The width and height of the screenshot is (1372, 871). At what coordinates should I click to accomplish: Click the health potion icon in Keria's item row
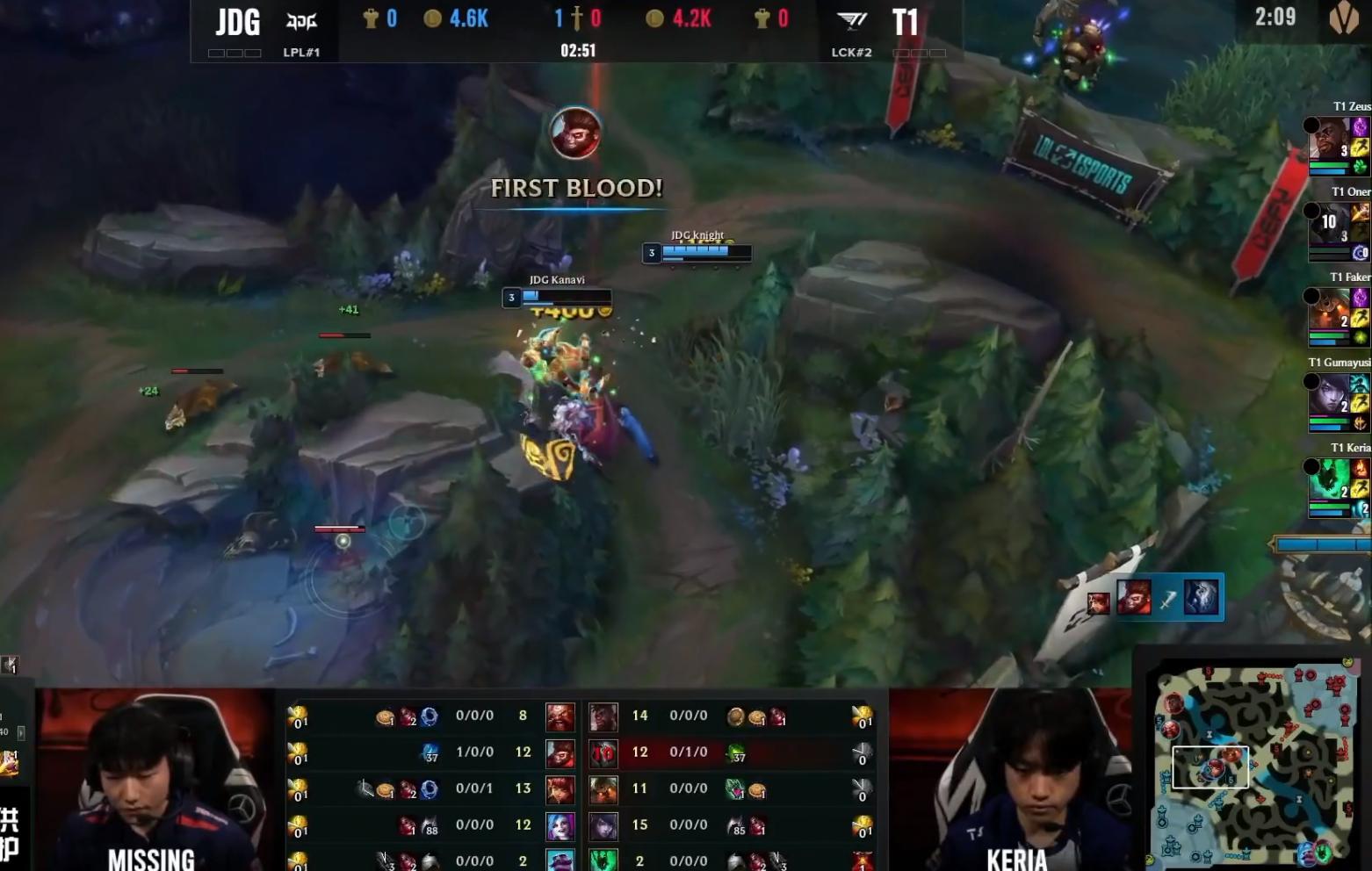pyautogui.click(x=757, y=860)
